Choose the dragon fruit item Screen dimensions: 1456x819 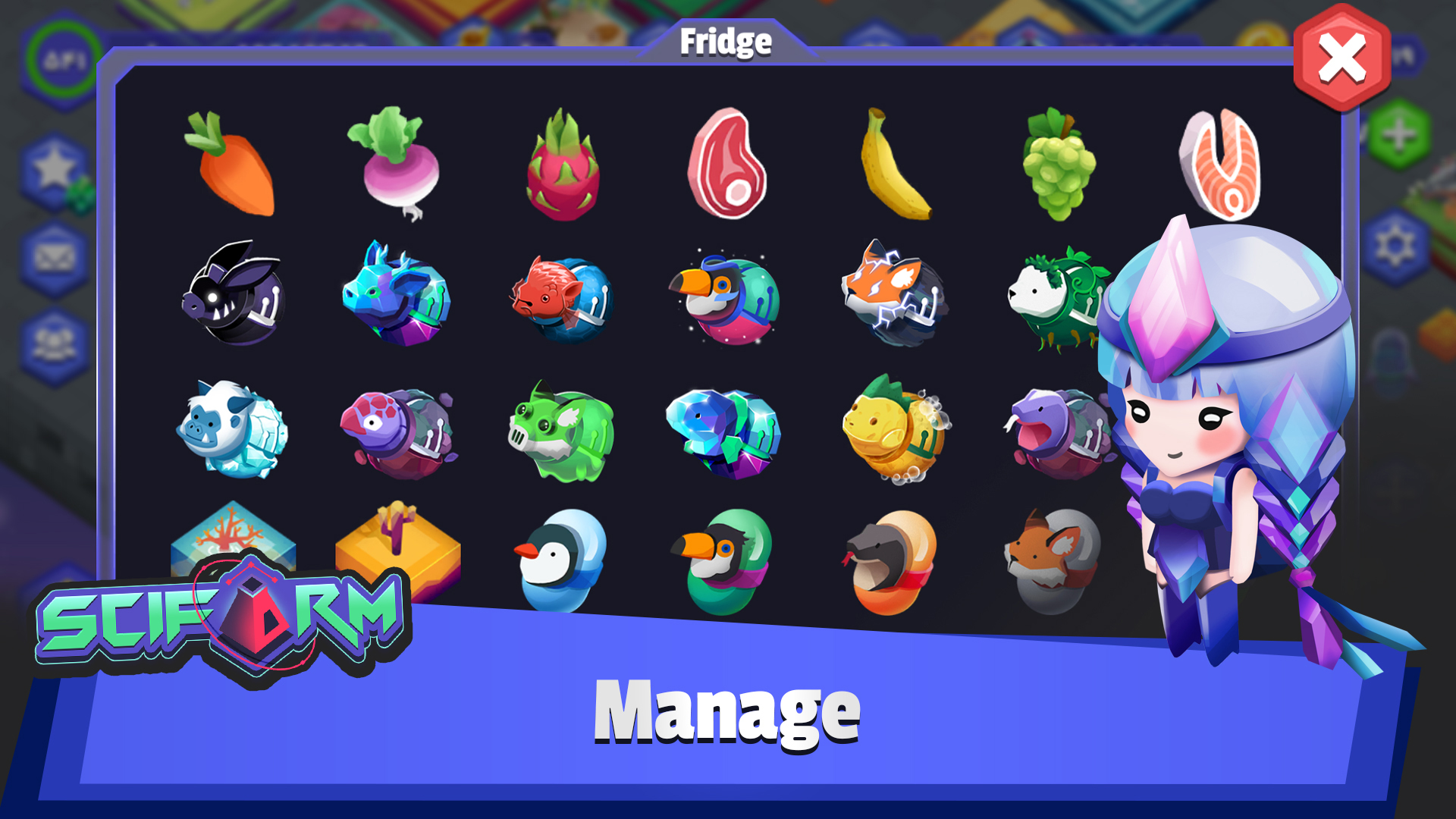click(x=563, y=167)
